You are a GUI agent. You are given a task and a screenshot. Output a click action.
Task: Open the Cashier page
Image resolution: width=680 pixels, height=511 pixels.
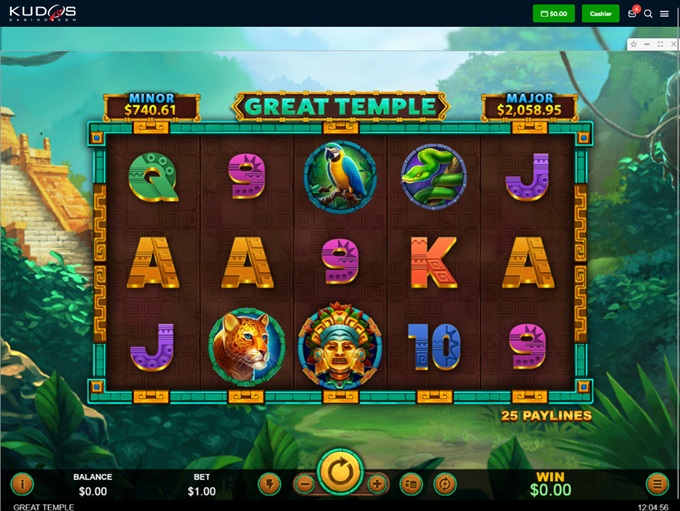pyautogui.click(x=600, y=14)
